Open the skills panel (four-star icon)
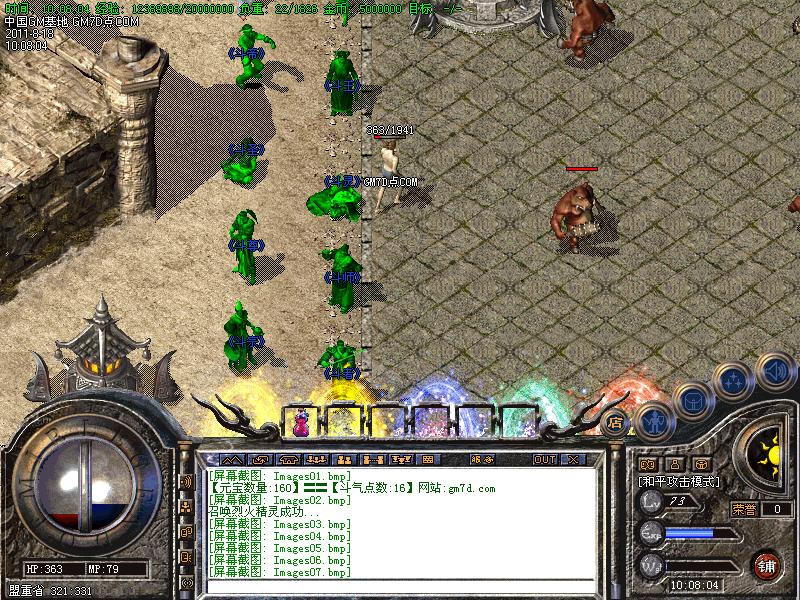Viewport: 800px width, 600px height. coord(734,380)
